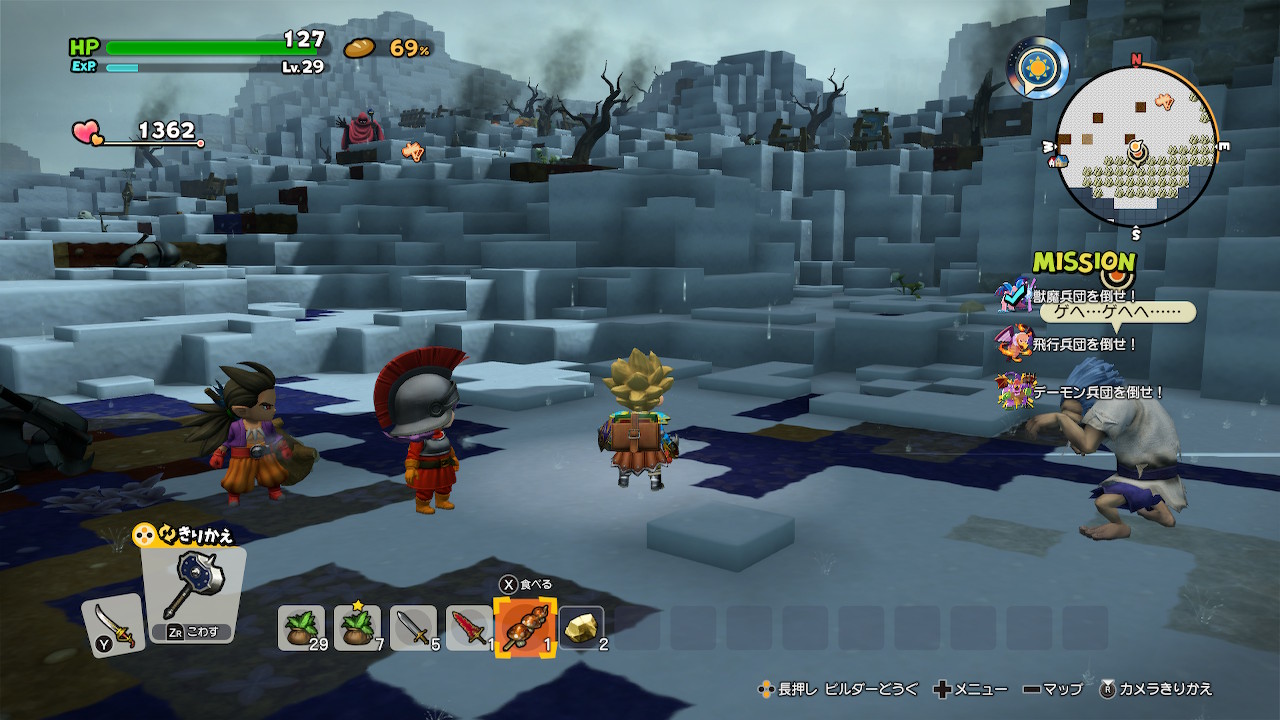1280x720 pixels.
Task: Open the circular minimap
Action: click(x=1136, y=147)
